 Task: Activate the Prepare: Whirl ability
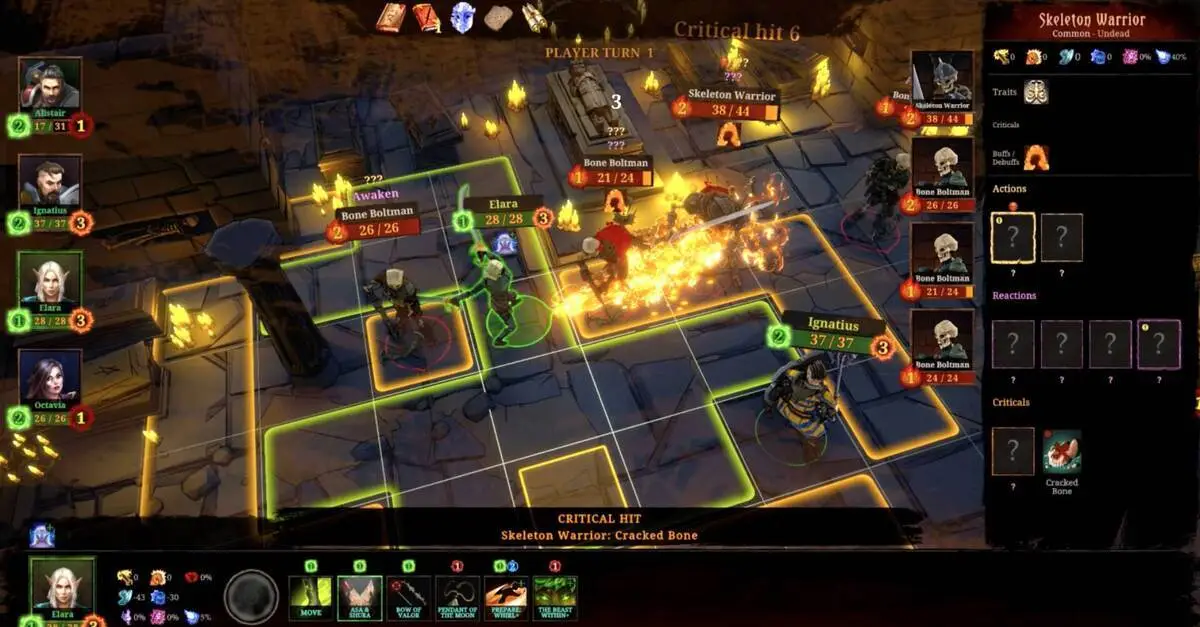pyautogui.click(x=506, y=598)
